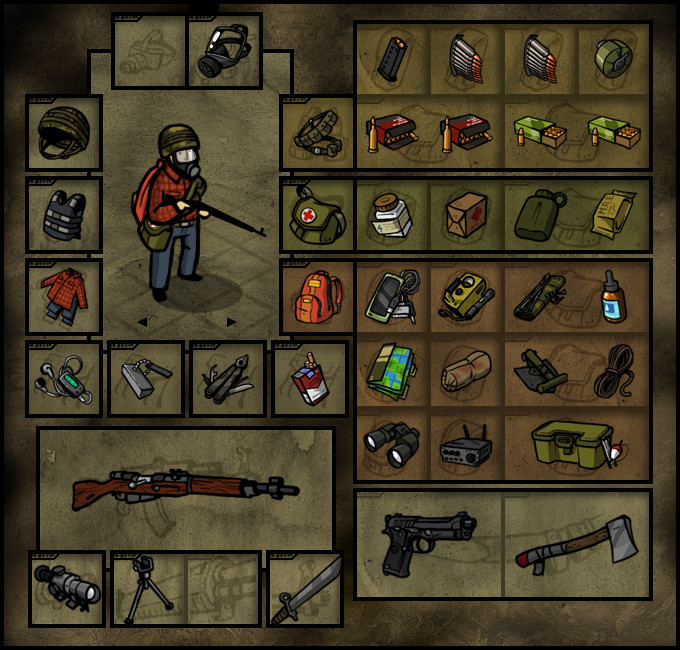Click the bolt-action rifle weapon slot
680x650 pixels.
(x=186, y=488)
